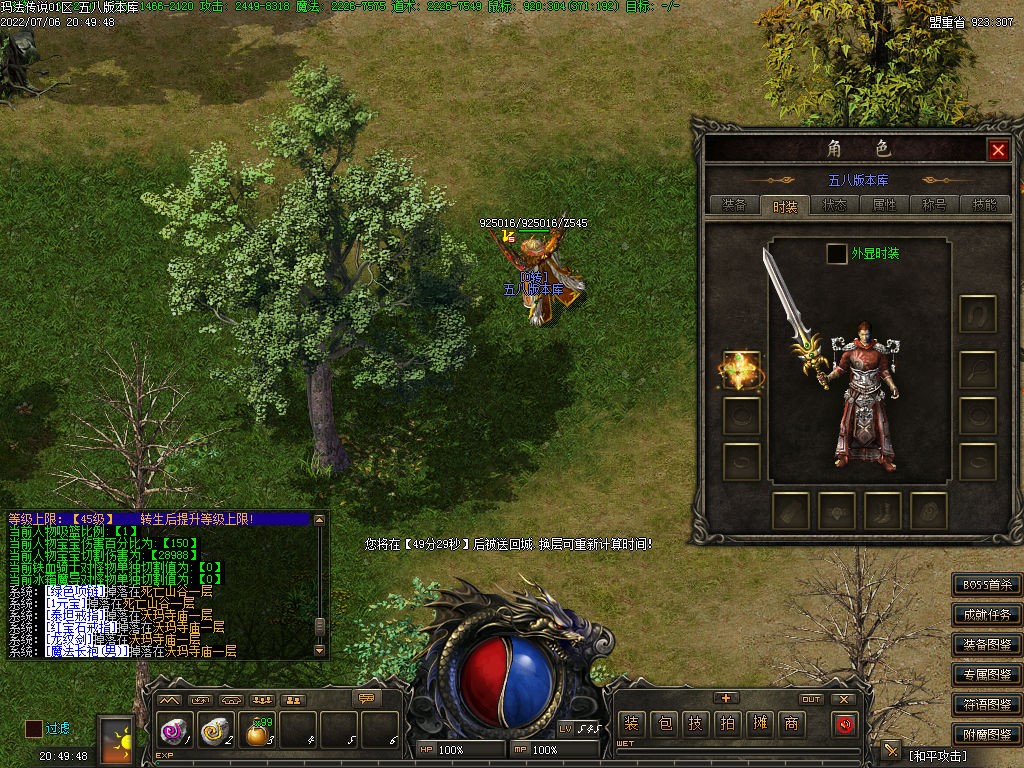Open the 包 bag button
This screenshot has height=768, width=1024.
pyautogui.click(x=663, y=723)
